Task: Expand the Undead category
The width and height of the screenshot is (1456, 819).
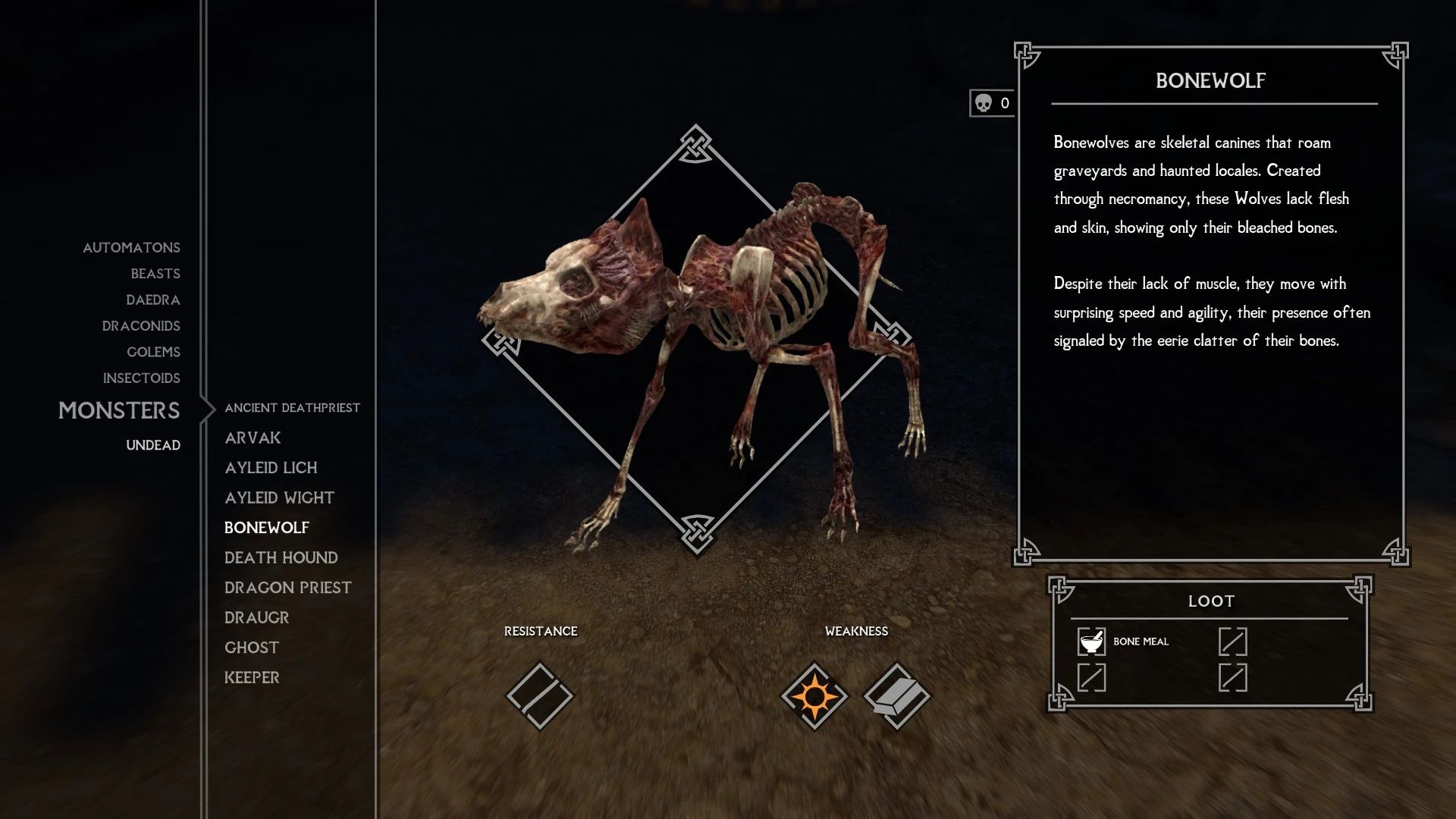Action: pos(153,445)
